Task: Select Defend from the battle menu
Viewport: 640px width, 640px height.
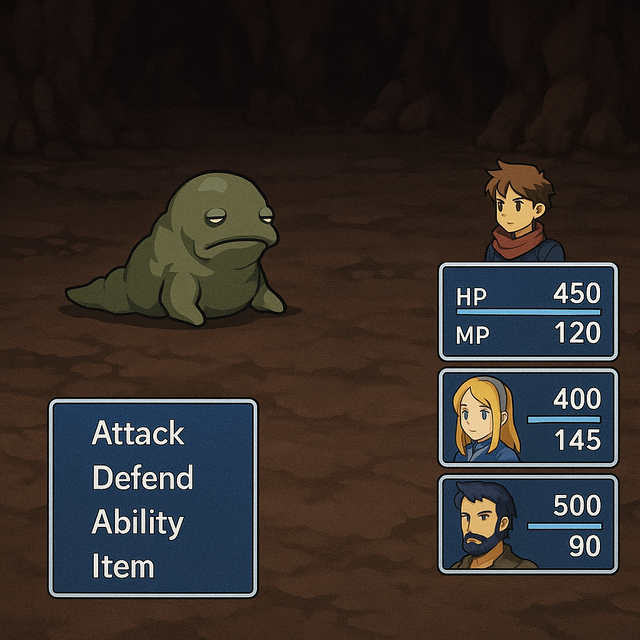Action: pyautogui.click(x=142, y=478)
